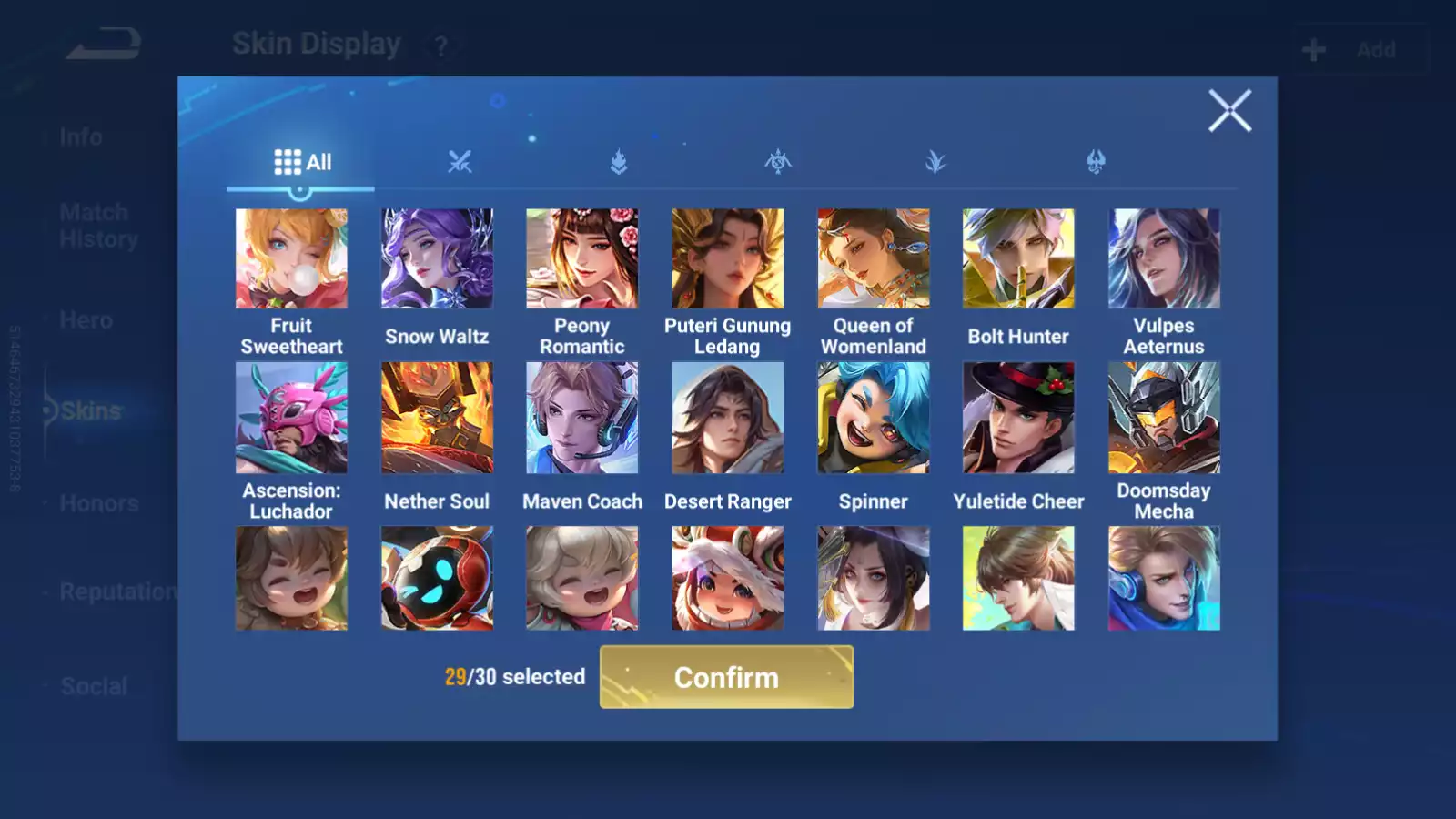This screenshot has height=819, width=1456.
Task: Close the skin selection popup
Action: (x=1229, y=111)
